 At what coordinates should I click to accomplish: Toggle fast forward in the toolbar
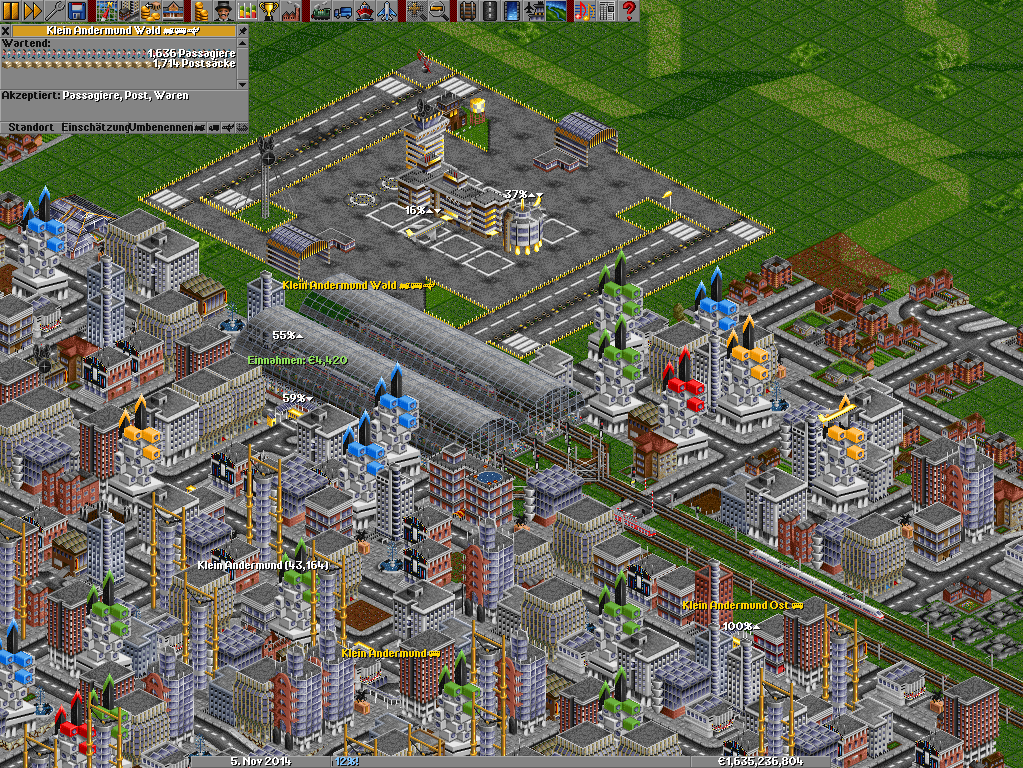(31, 11)
